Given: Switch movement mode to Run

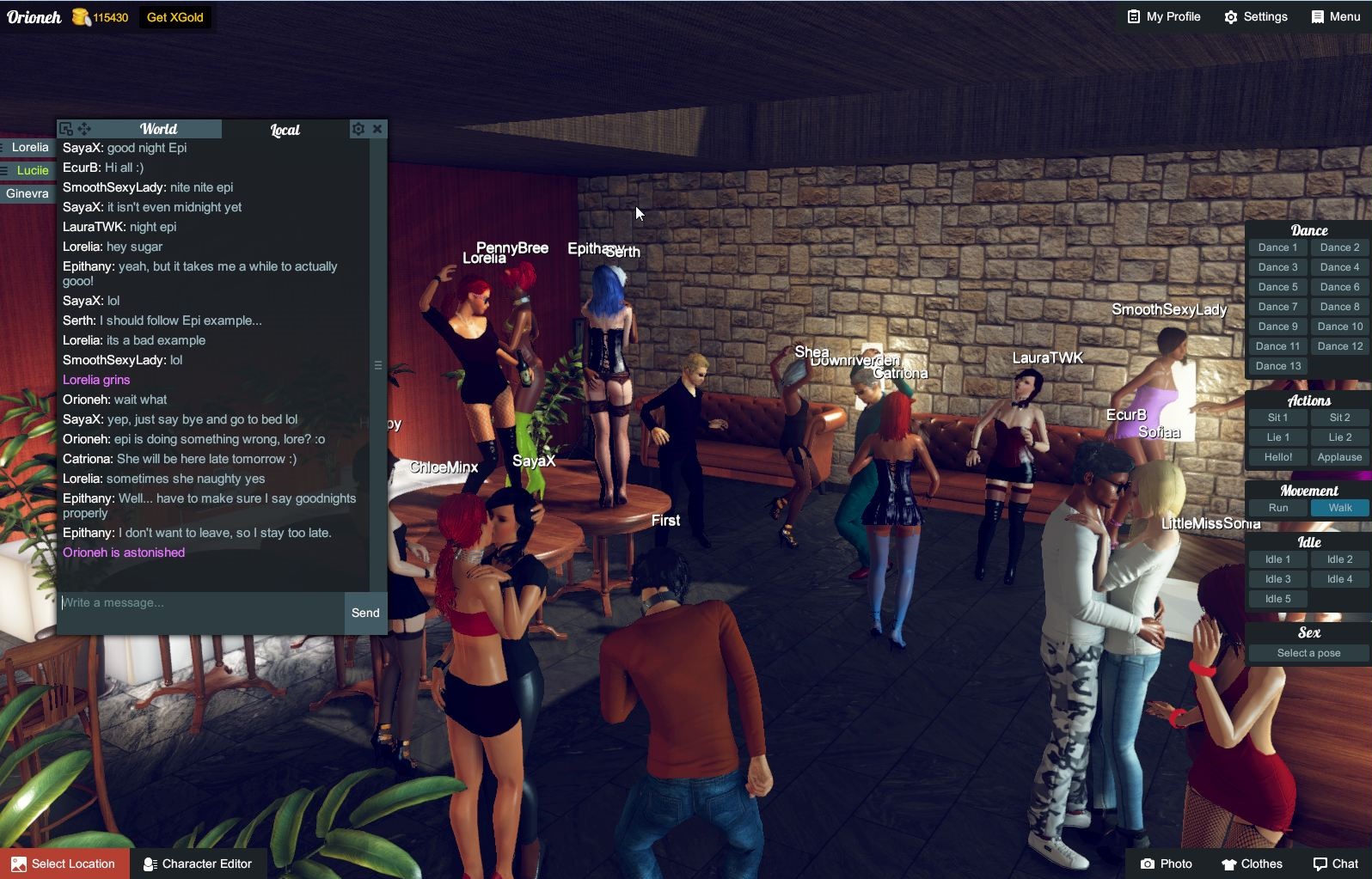Looking at the screenshot, I should click(x=1277, y=507).
